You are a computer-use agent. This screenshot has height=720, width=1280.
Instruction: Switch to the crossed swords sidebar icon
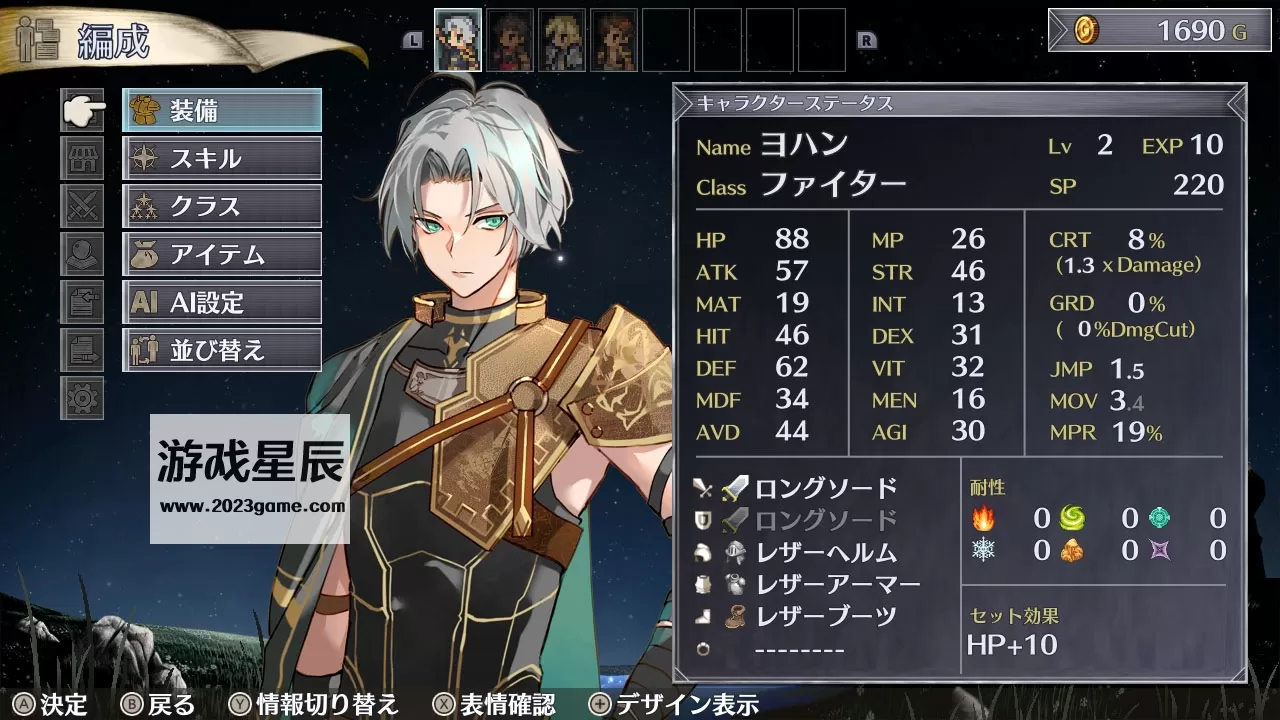pos(82,206)
